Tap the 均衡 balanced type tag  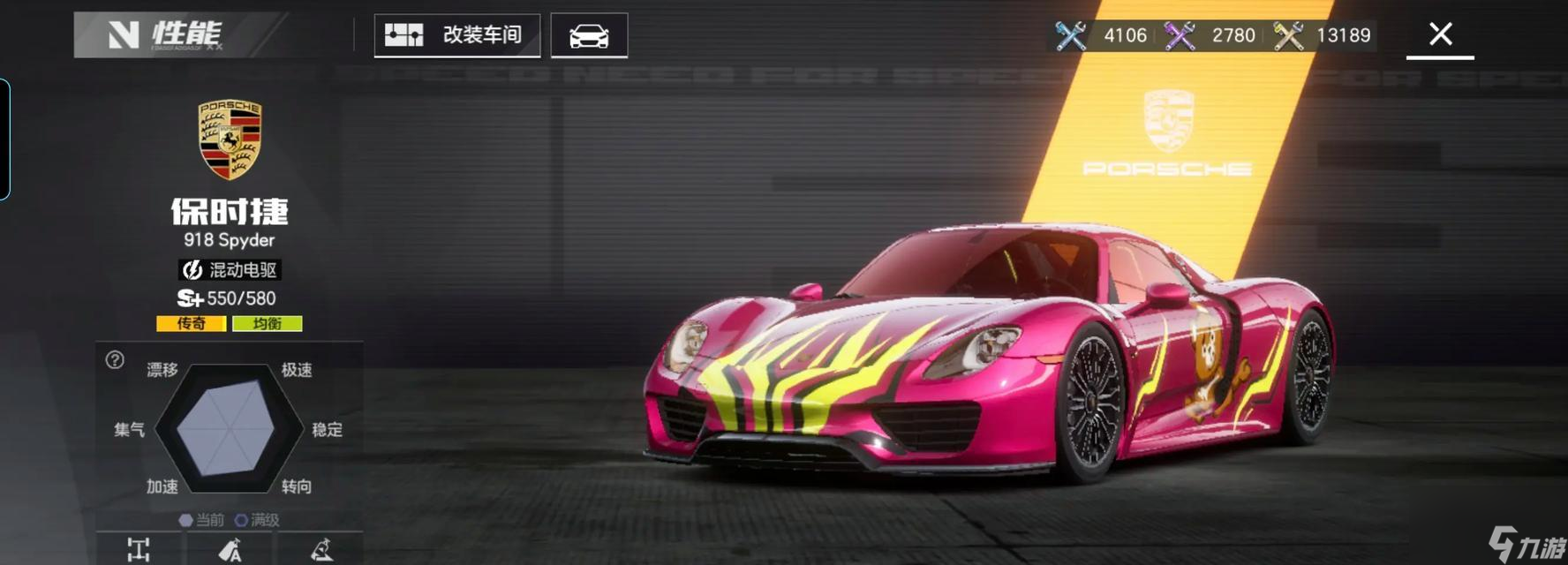pyautogui.click(x=267, y=324)
